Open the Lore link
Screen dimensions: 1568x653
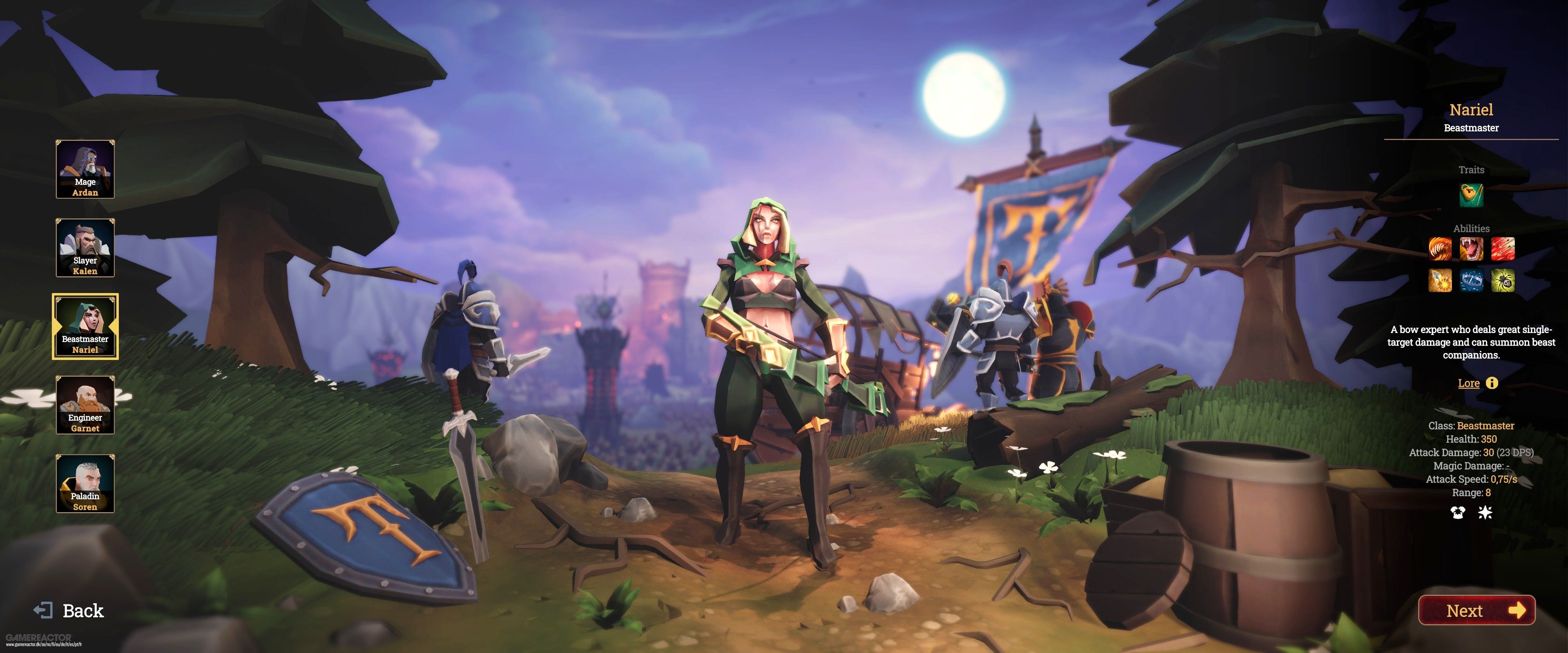click(x=1469, y=383)
